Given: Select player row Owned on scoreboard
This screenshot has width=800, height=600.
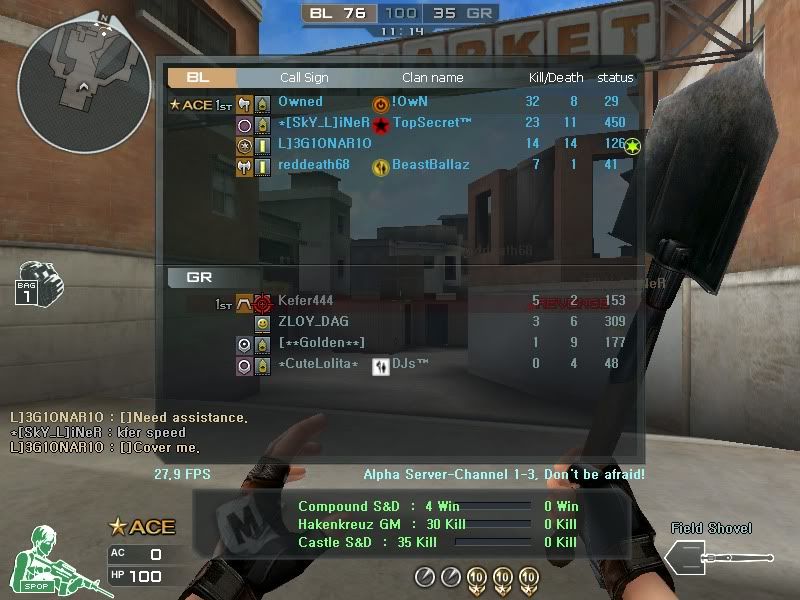Looking at the screenshot, I should coord(301,102).
